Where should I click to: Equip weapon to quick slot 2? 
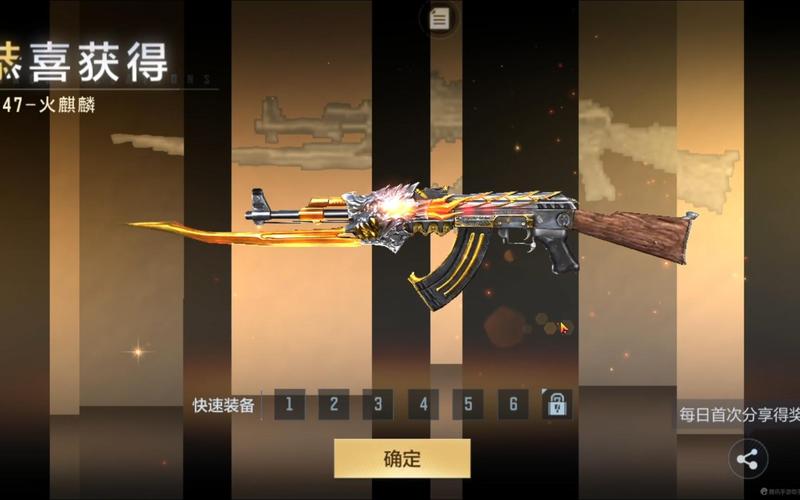pyautogui.click(x=334, y=405)
